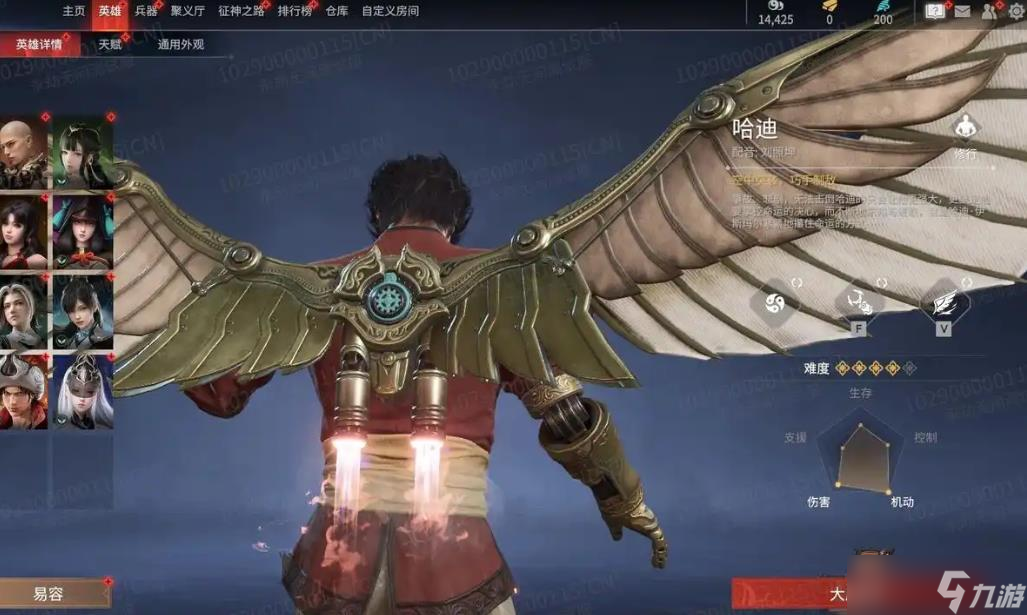Open the 兵器 weapons tab
Viewport: 1027px width, 615px height.
pos(146,11)
